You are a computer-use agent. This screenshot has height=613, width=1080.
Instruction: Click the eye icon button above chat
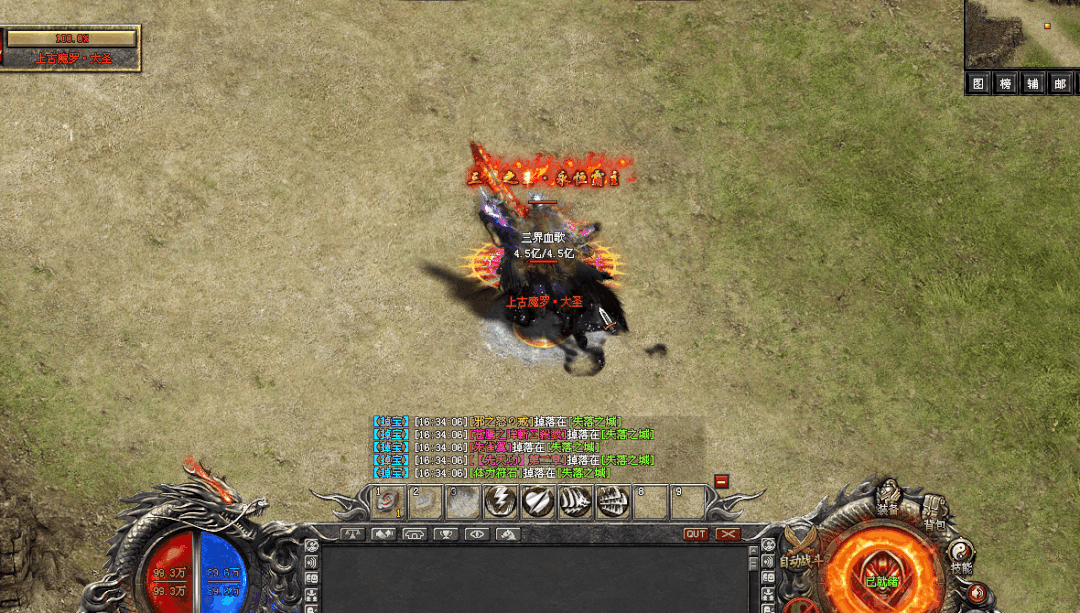pyautogui.click(x=476, y=534)
